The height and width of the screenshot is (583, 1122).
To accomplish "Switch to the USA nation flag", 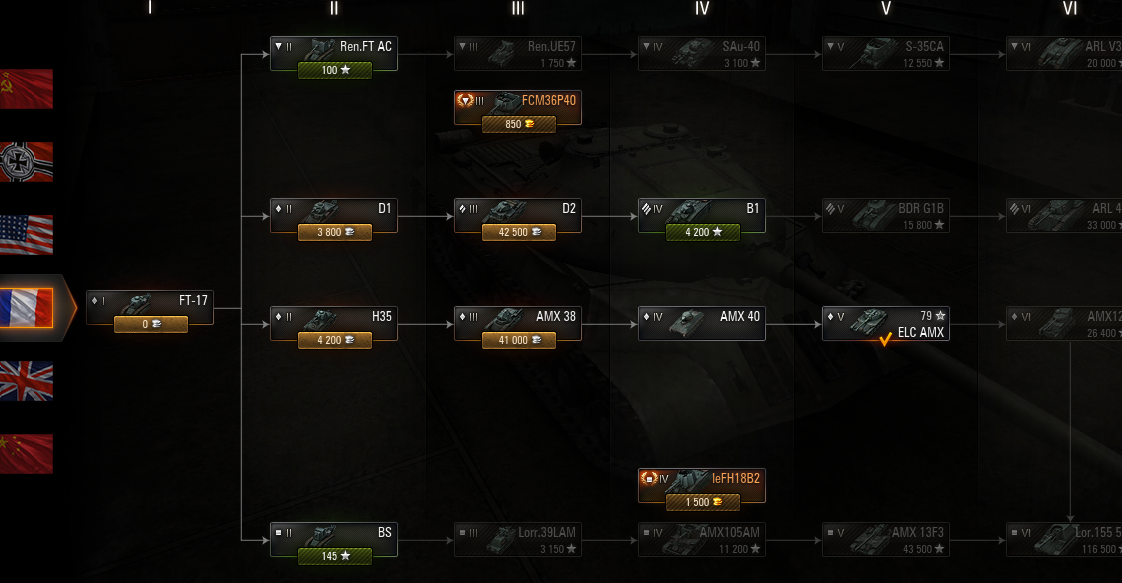I will [26, 235].
